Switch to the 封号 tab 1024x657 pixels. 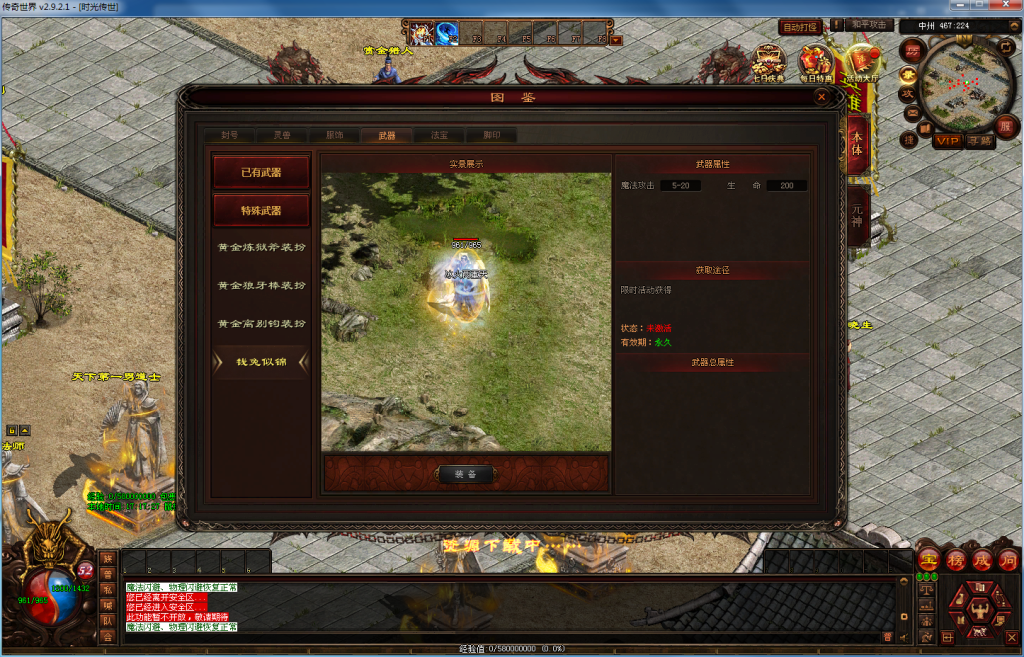(x=229, y=135)
